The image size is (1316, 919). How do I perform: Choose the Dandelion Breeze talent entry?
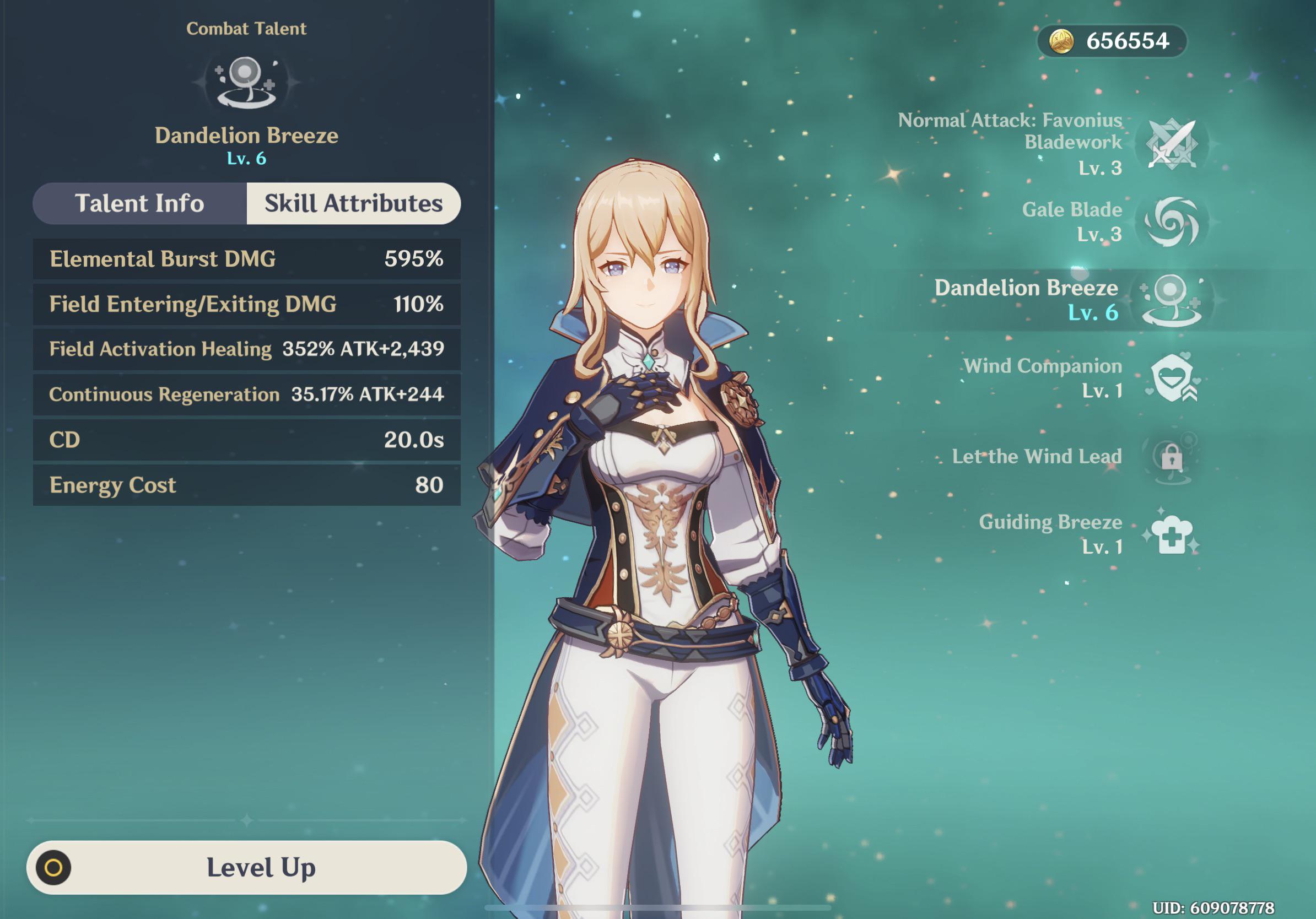point(1172,300)
